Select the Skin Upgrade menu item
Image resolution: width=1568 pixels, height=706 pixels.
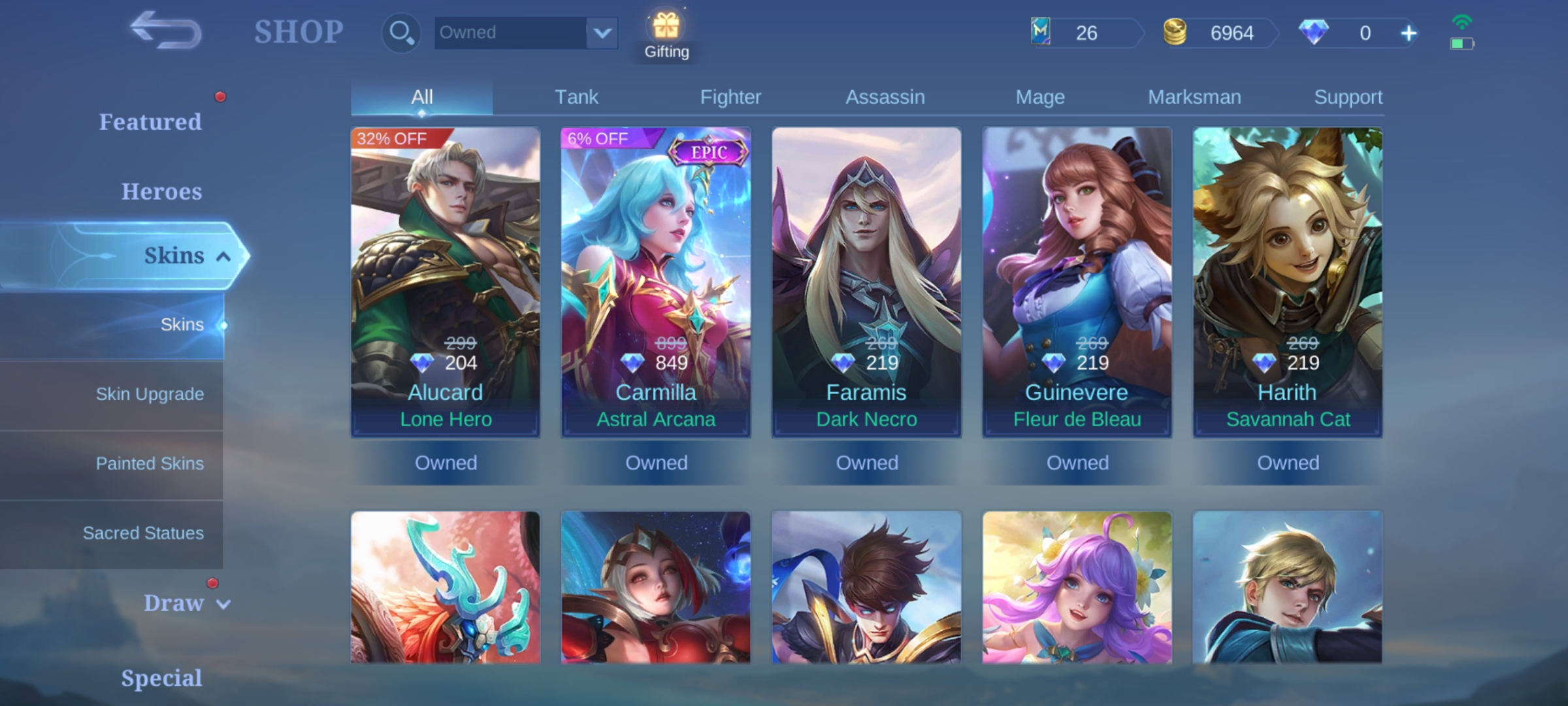[149, 394]
